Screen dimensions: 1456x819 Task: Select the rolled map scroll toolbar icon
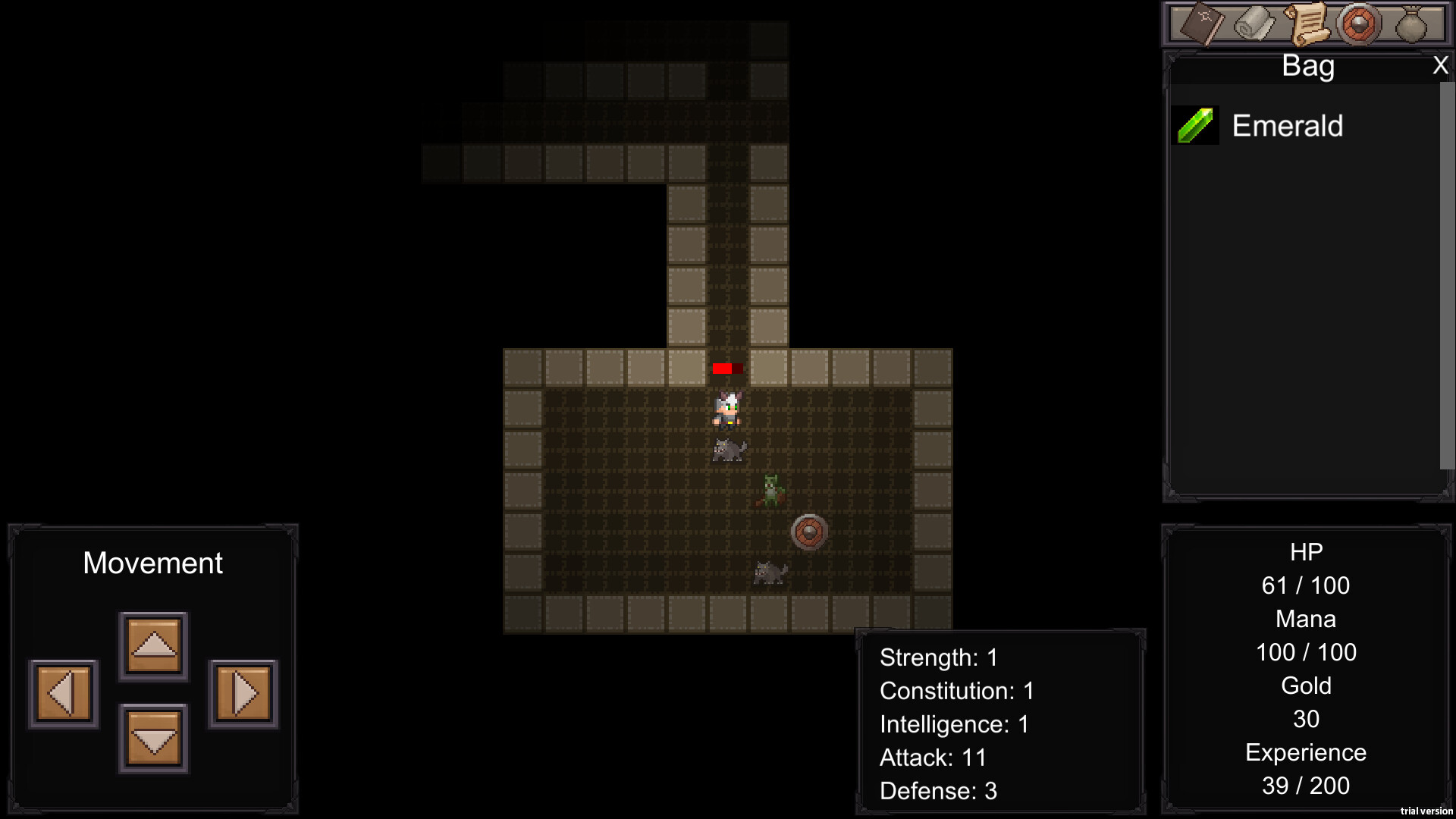(1252, 25)
